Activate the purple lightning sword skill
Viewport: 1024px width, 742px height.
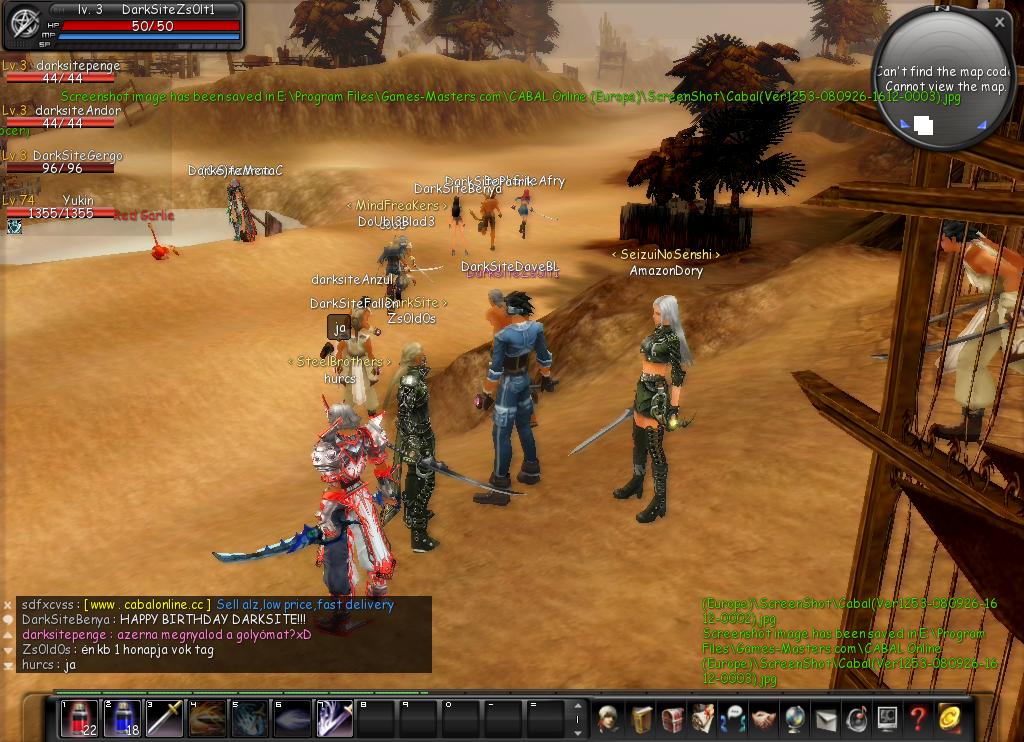[x=335, y=718]
